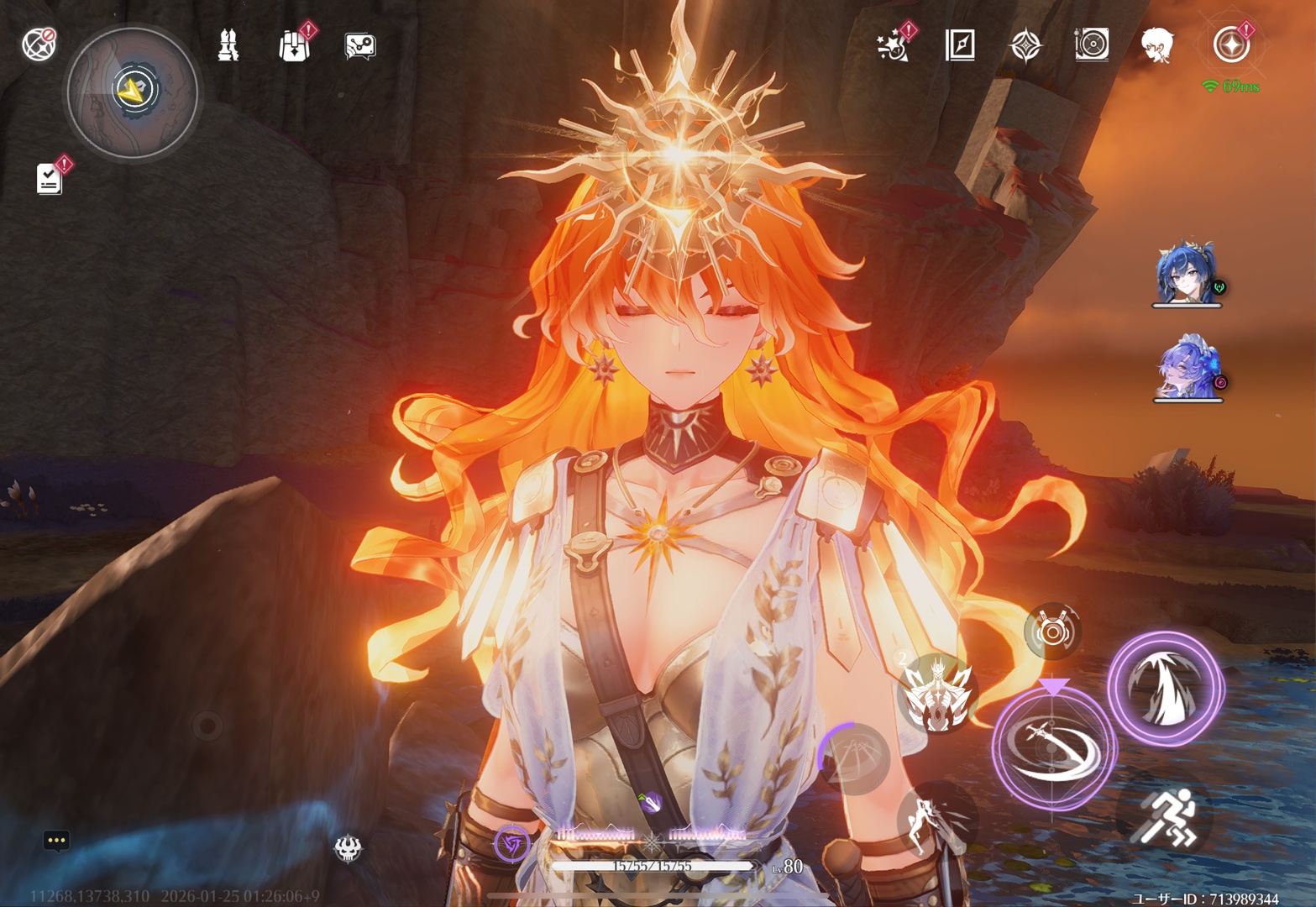Open the sparkling stars Convene icon
Image resolution: width=1316 pixels, height=907 pixels.
click(x=893, y=45)
